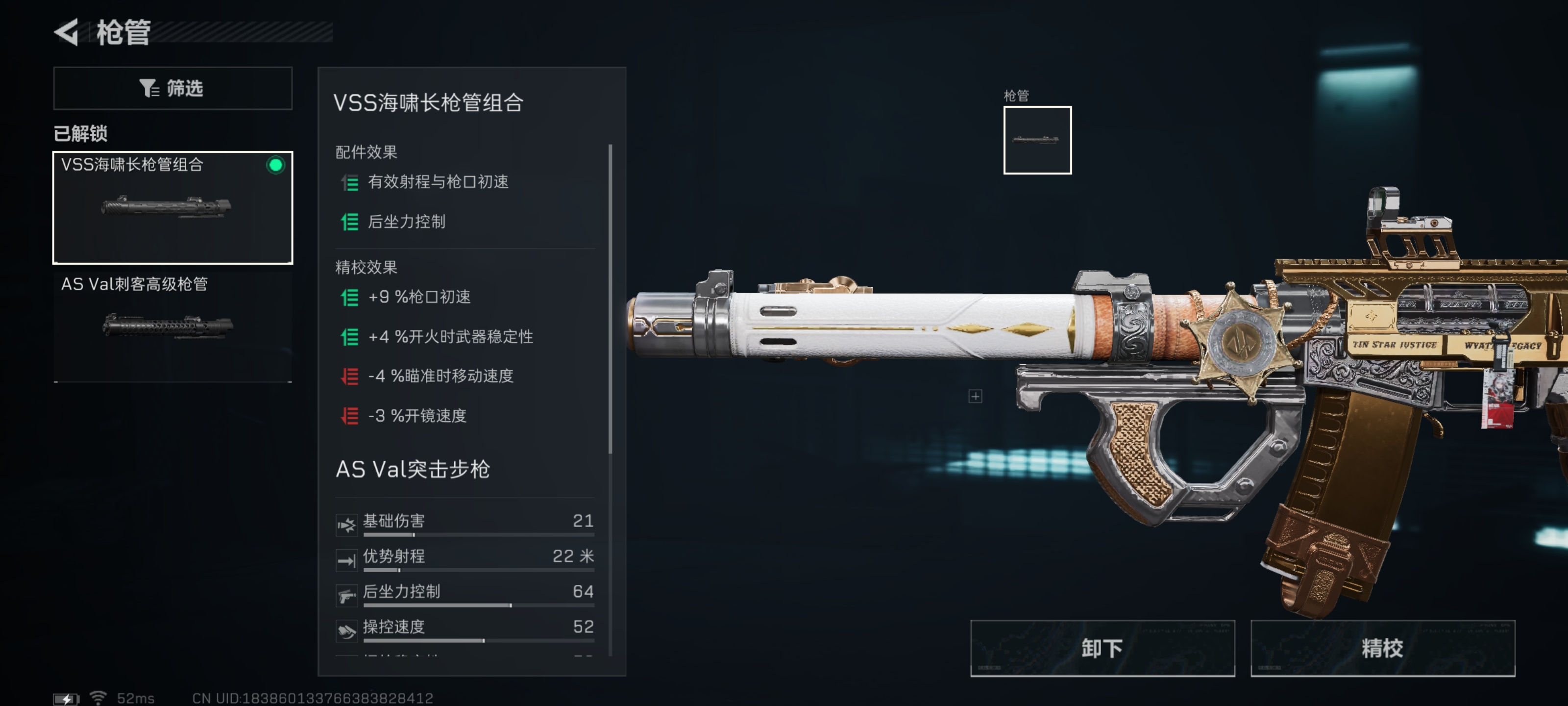Toggle the +9%枪口初速 calibration effect
Screen dimensions: 1568x706
coord(349,297)
